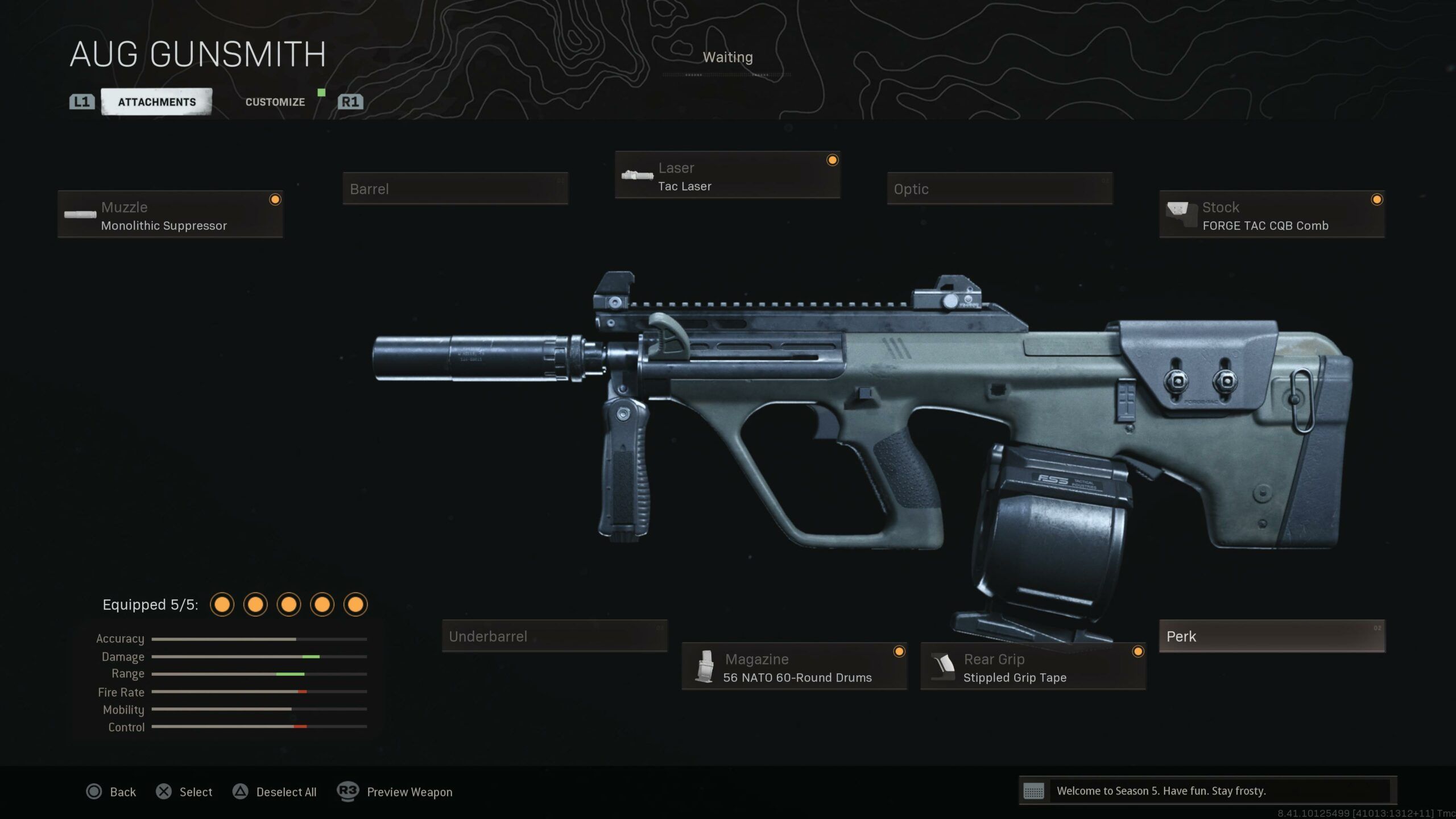This screenshot has width=1456, height=819.
Task: Select the Attachments tab
Action: coord(156,102)
